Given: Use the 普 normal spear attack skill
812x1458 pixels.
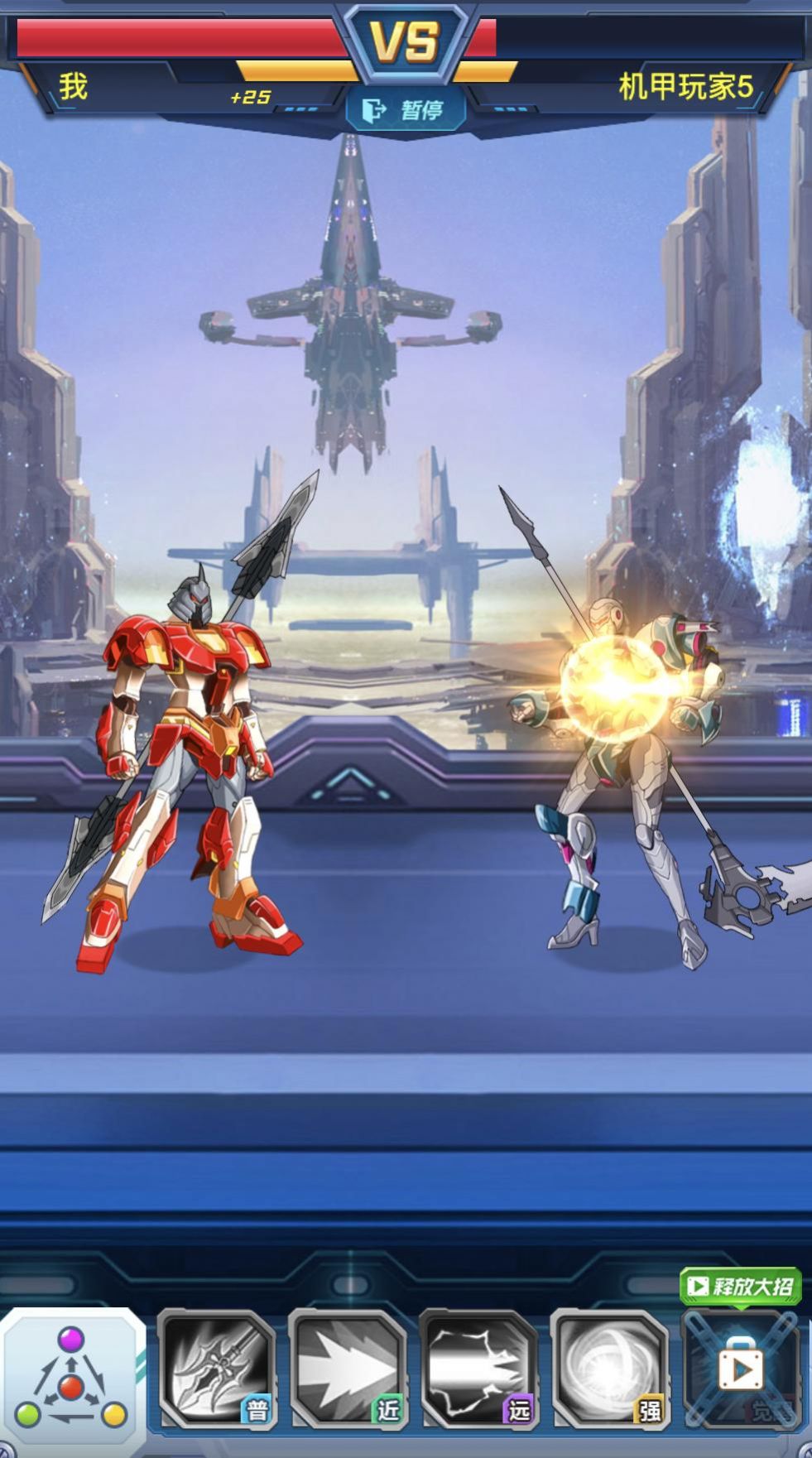Looking at the screenshot, I should 217,1369.
